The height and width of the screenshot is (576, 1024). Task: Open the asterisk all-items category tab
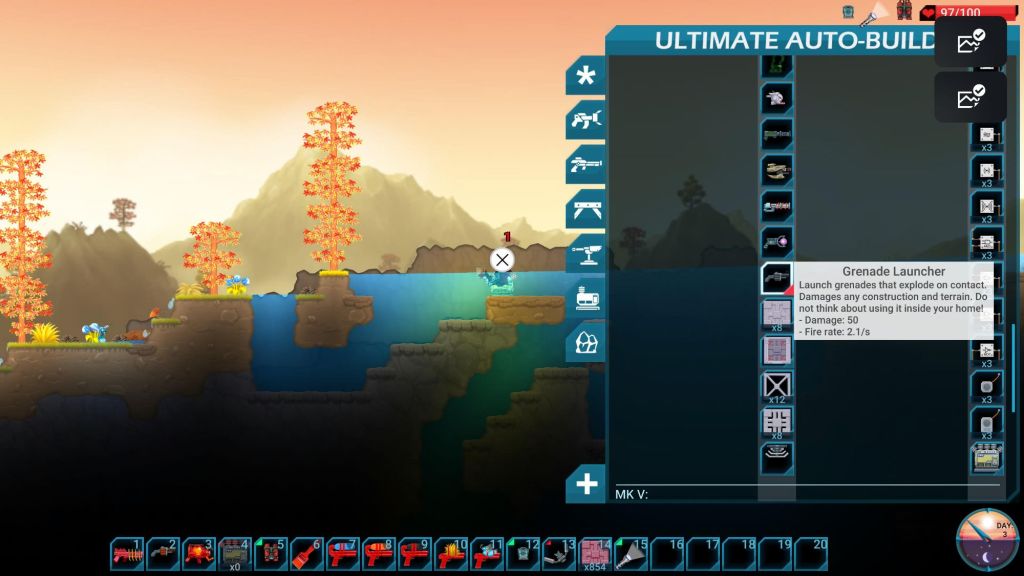(x=585, y=76)
